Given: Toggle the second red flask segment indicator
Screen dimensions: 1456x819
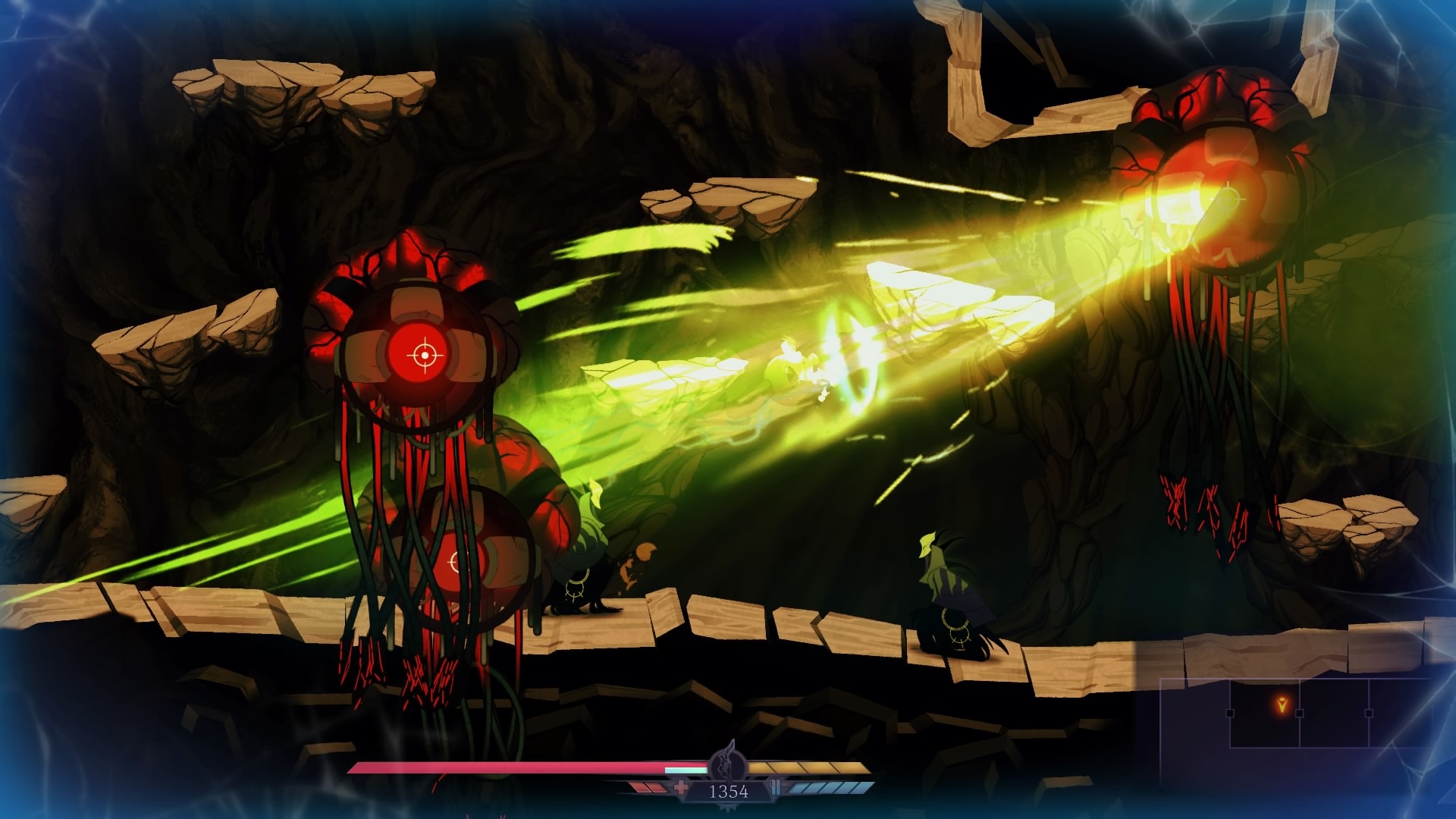Looking at the screenshot, I should coord(657,786).
